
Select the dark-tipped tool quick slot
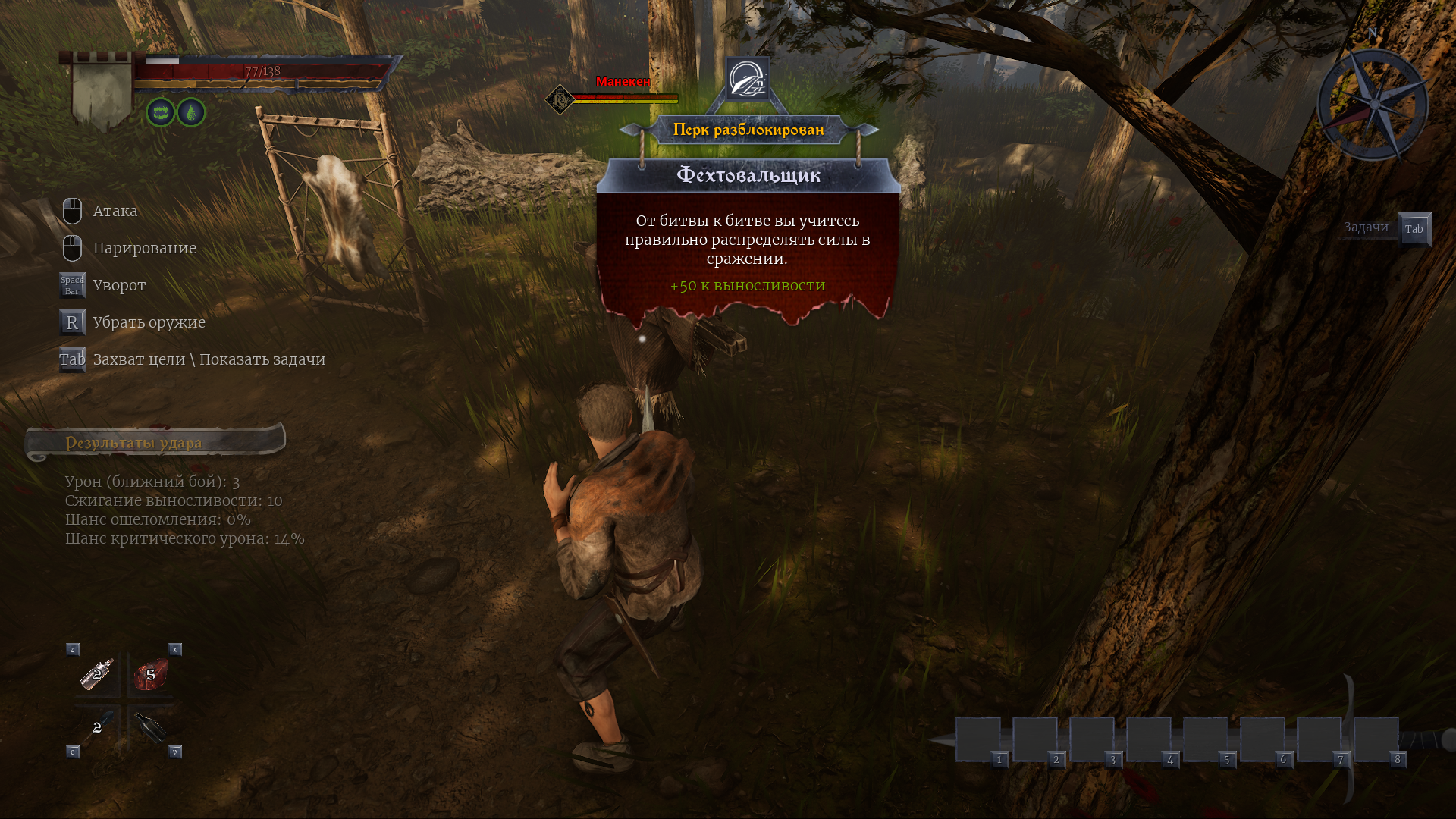point(98,727)
